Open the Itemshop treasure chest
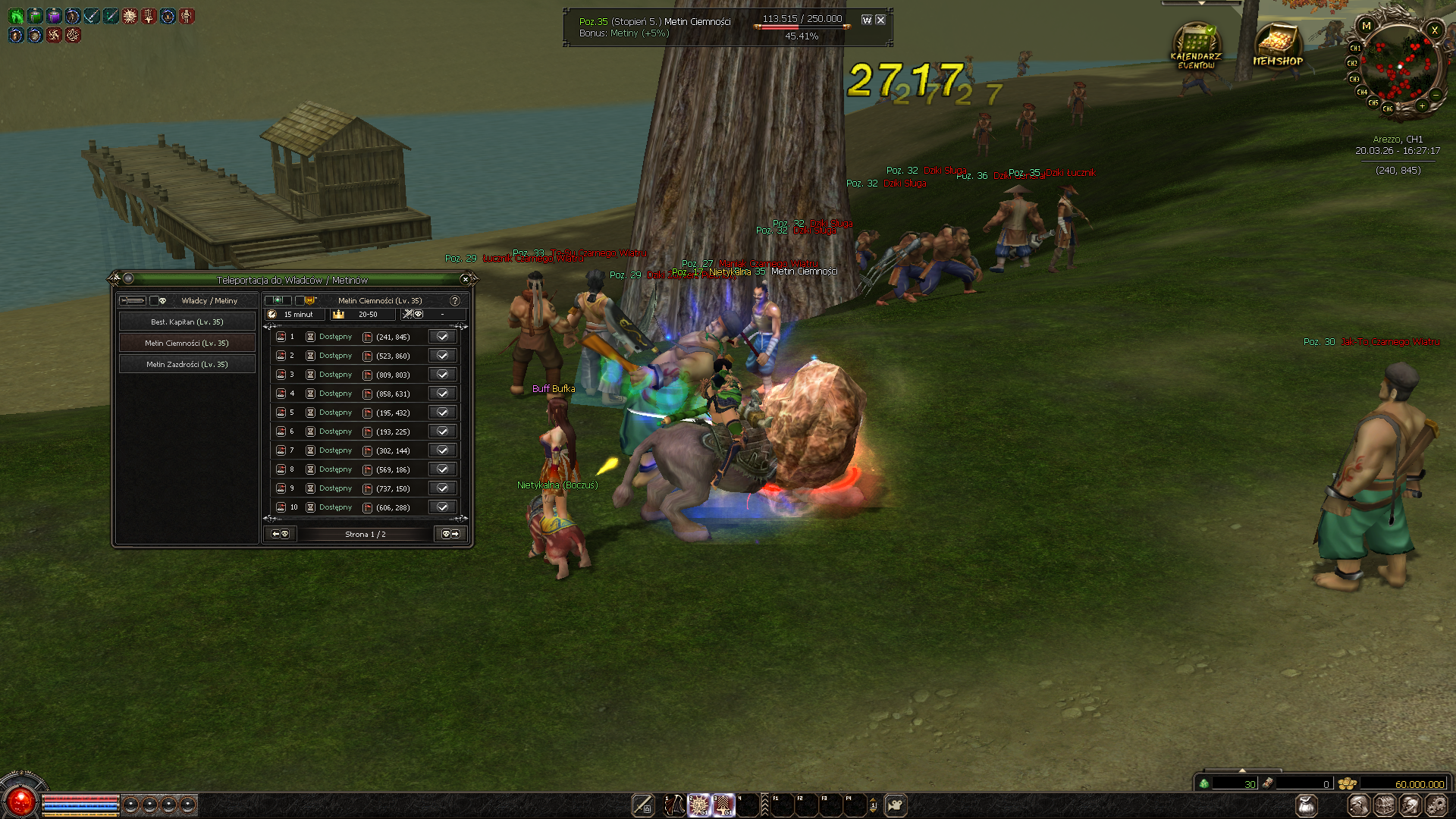 1278,45
